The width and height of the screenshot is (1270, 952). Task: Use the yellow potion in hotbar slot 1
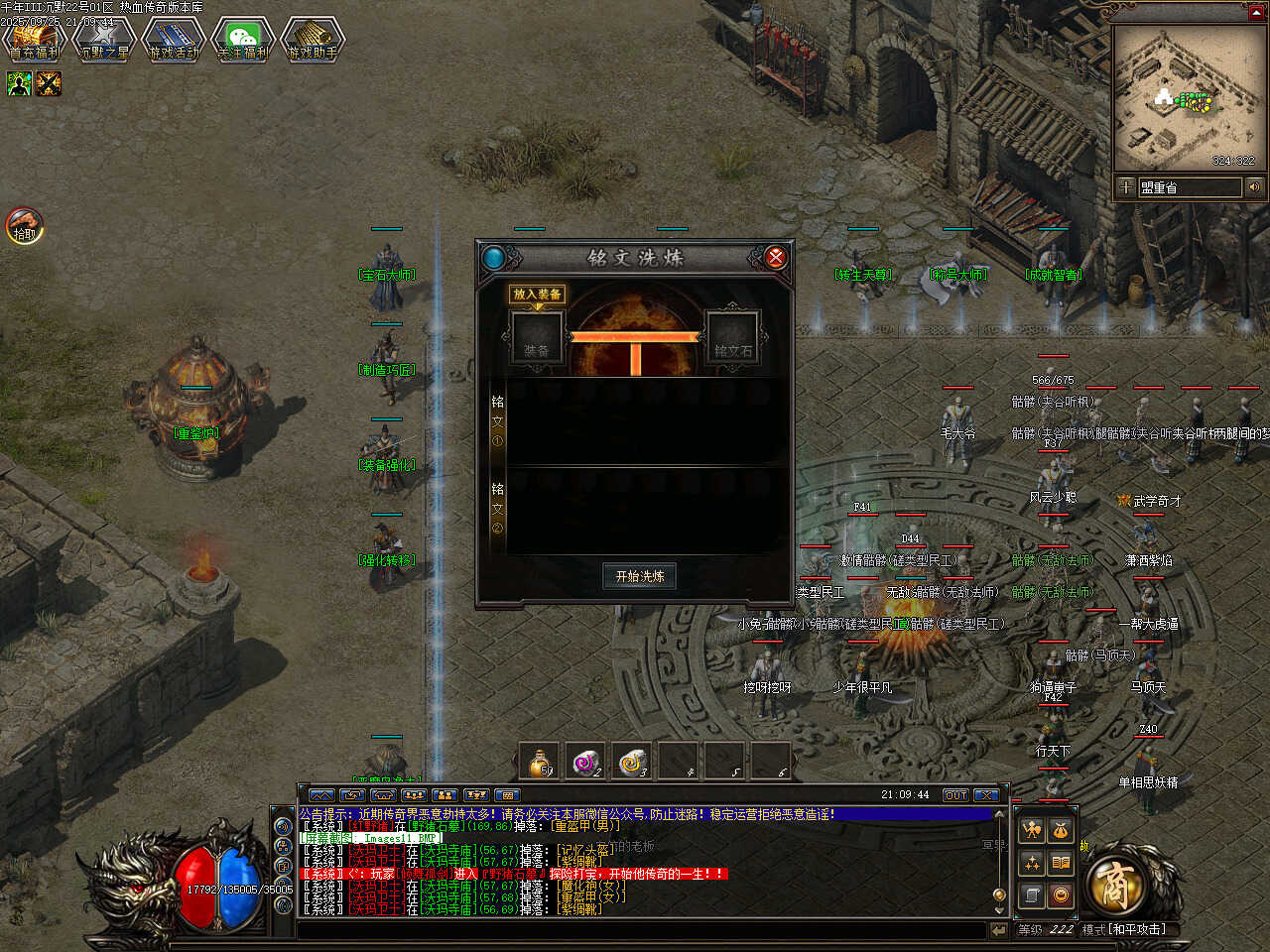point(541,762)
